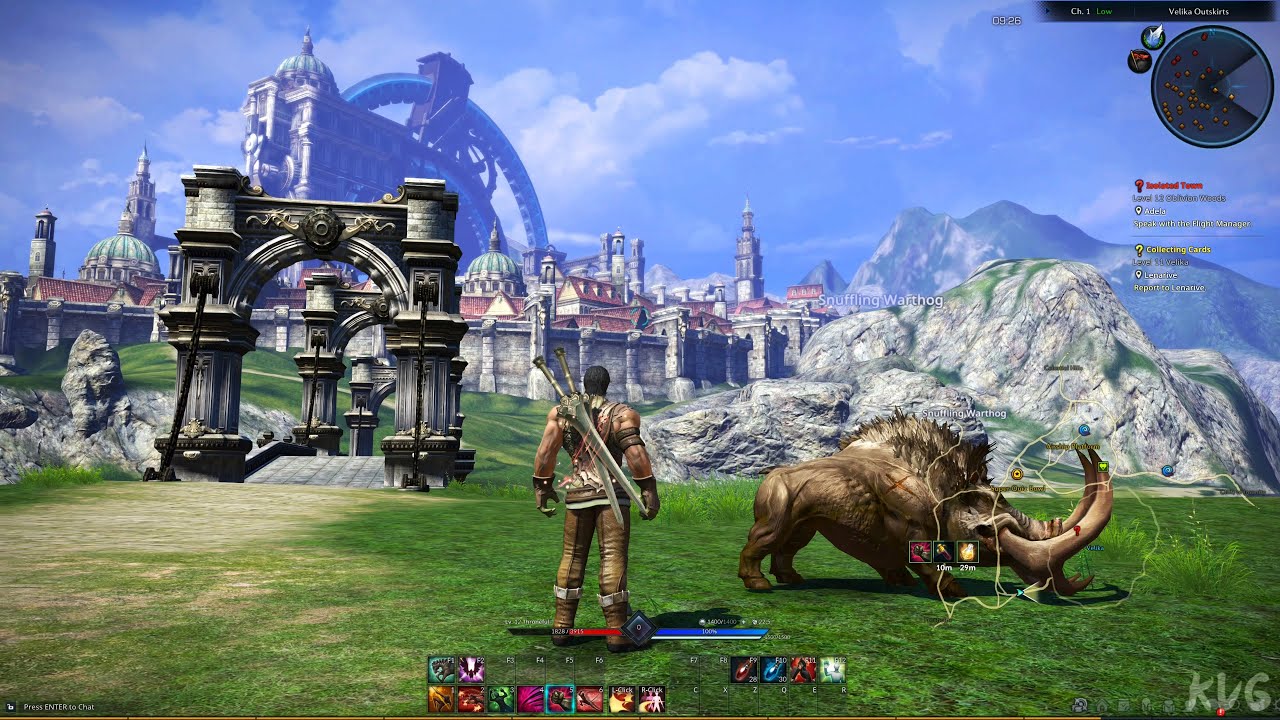The image size is (1280, 720).
Task: Use the red sword skill in slot 6
Action: [590, 699]
